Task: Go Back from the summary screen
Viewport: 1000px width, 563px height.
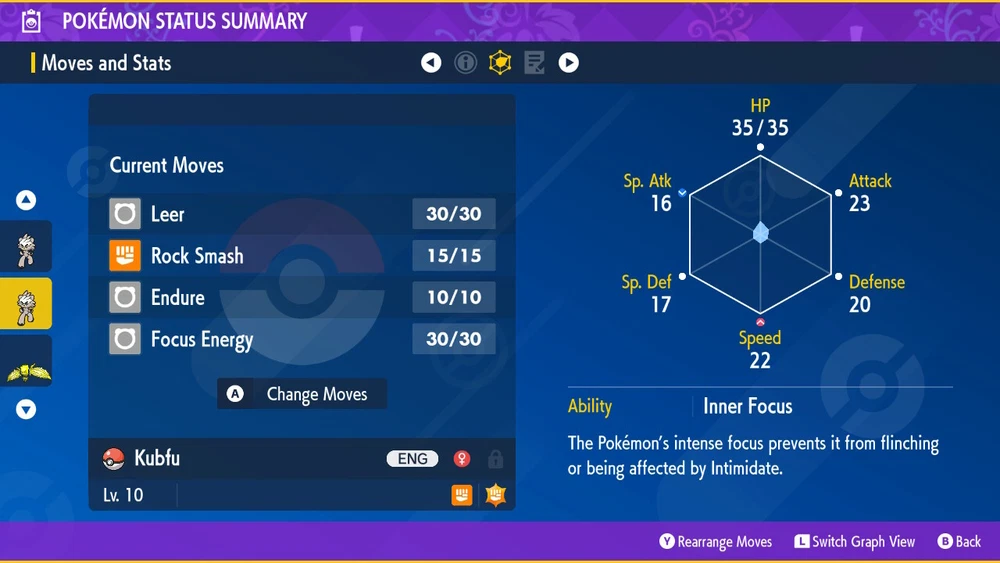Action: [959, 541]
